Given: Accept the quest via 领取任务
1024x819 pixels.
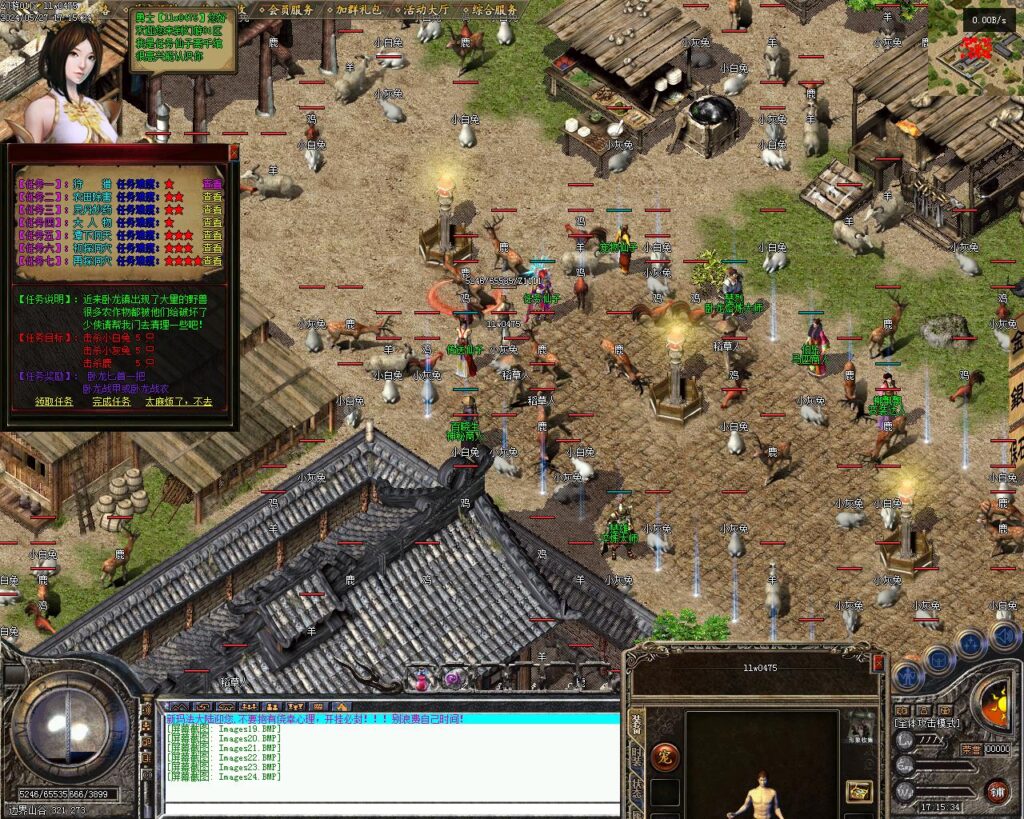Looking at the screenshot, I should click(x=54, y=401).
